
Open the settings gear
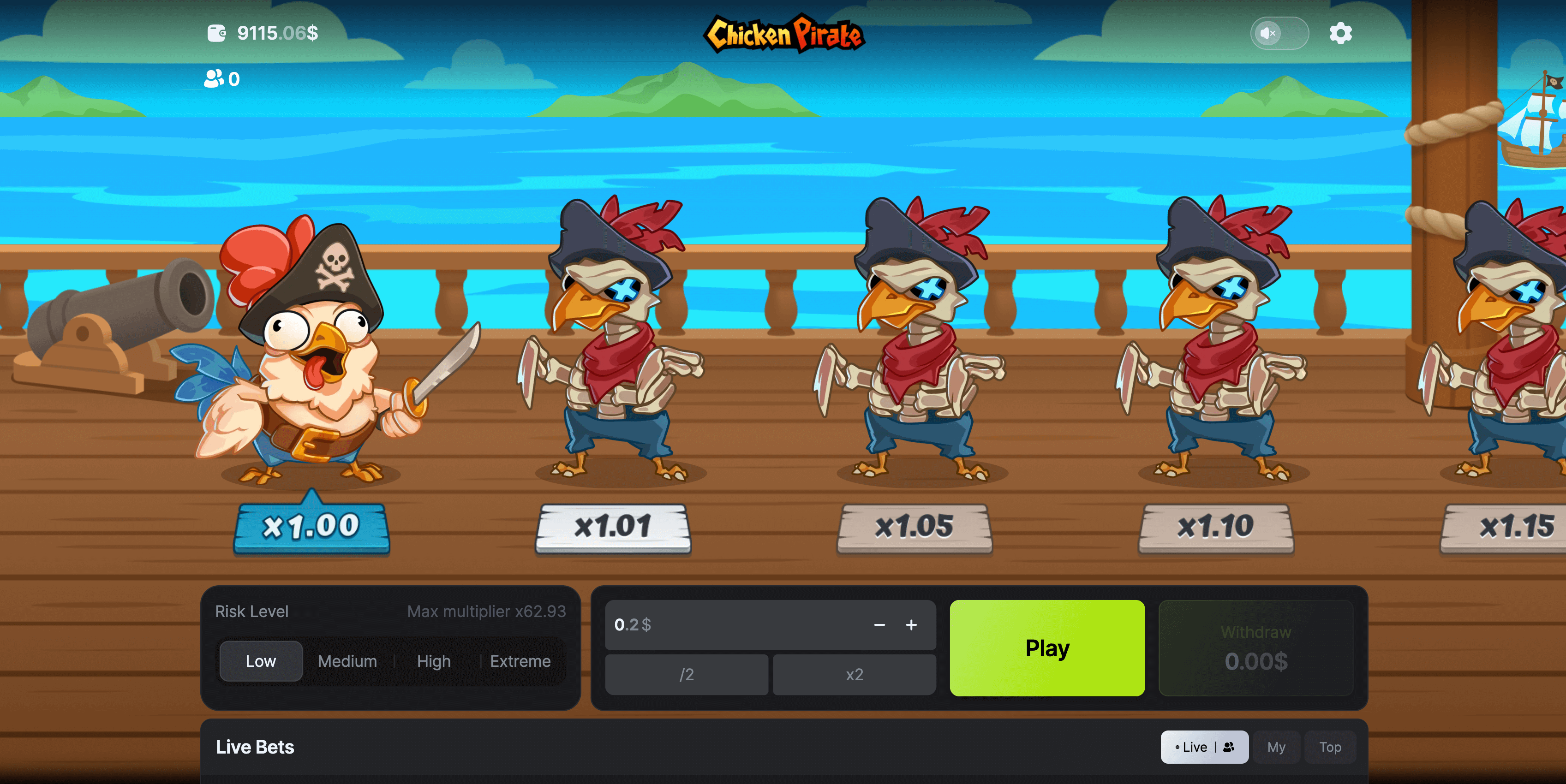pyautogui.click(x=1340, y=33)
